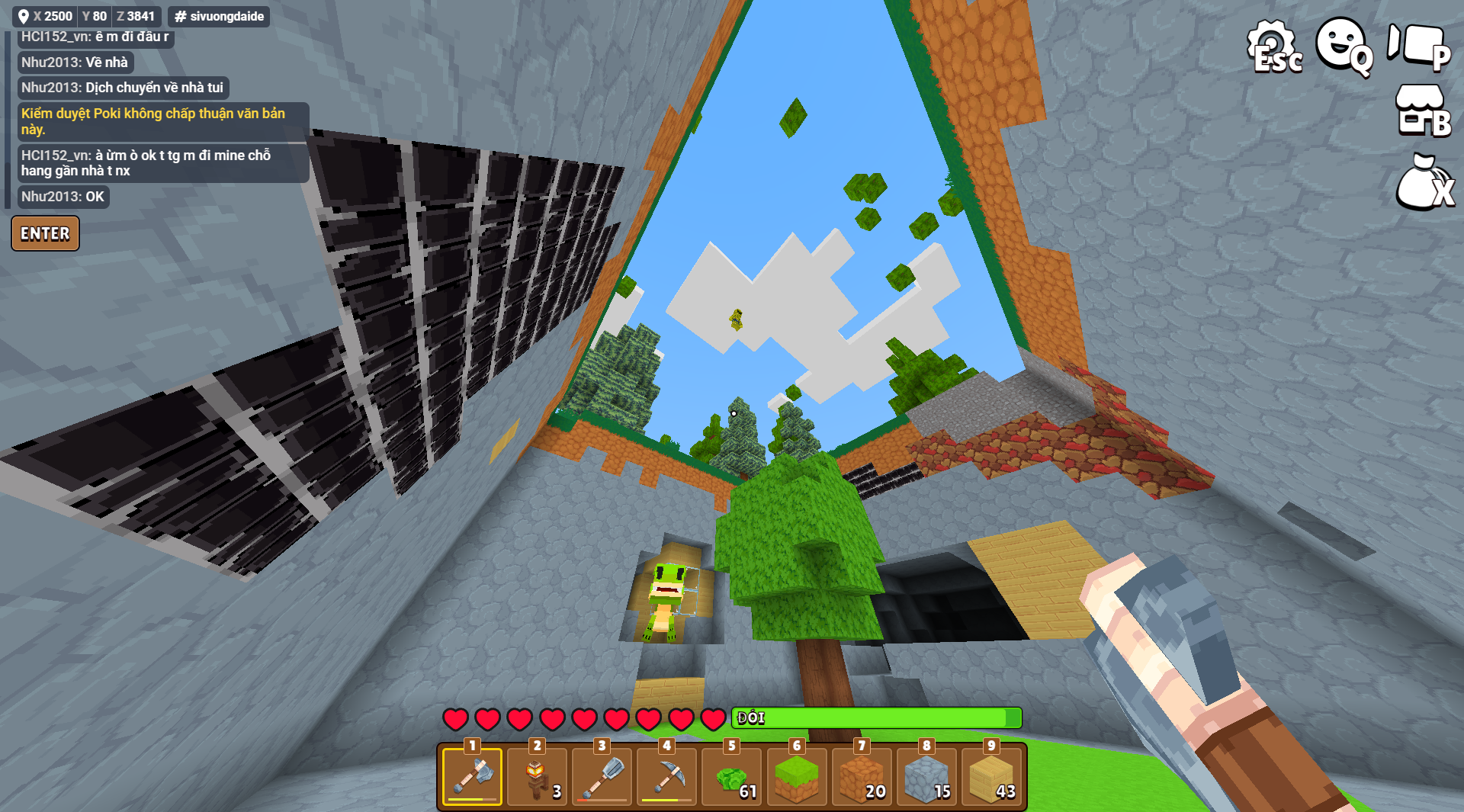
Task: Select the wooden planks stack of 43
Action: point(991,776)
